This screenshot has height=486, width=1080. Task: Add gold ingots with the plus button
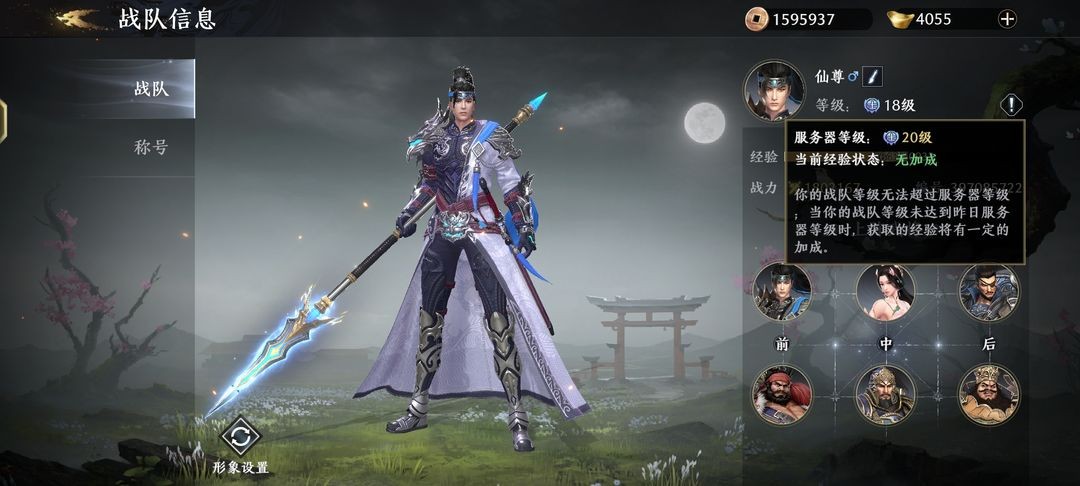(x=1007, y=18)
